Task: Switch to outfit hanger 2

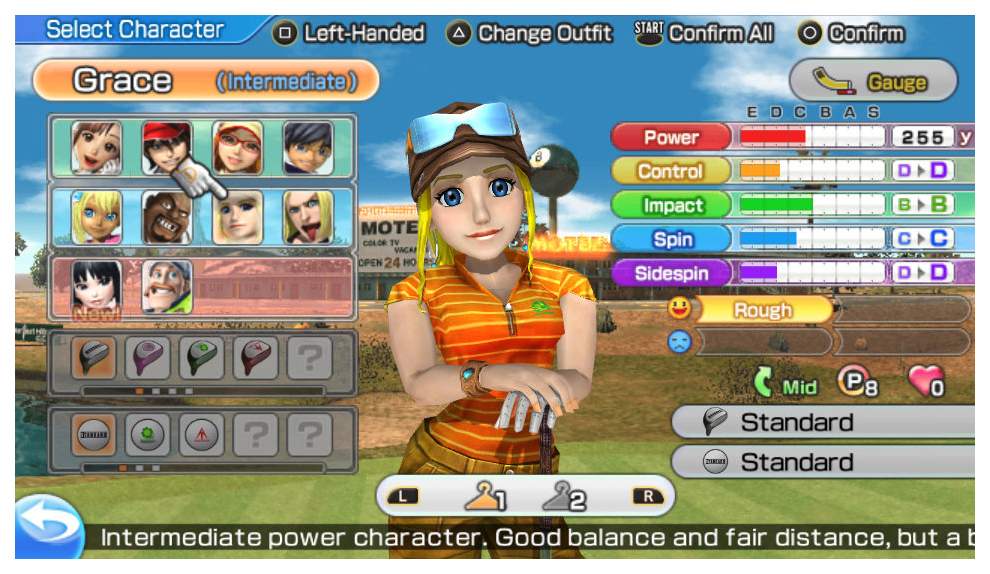Action: tap(565, 496)
